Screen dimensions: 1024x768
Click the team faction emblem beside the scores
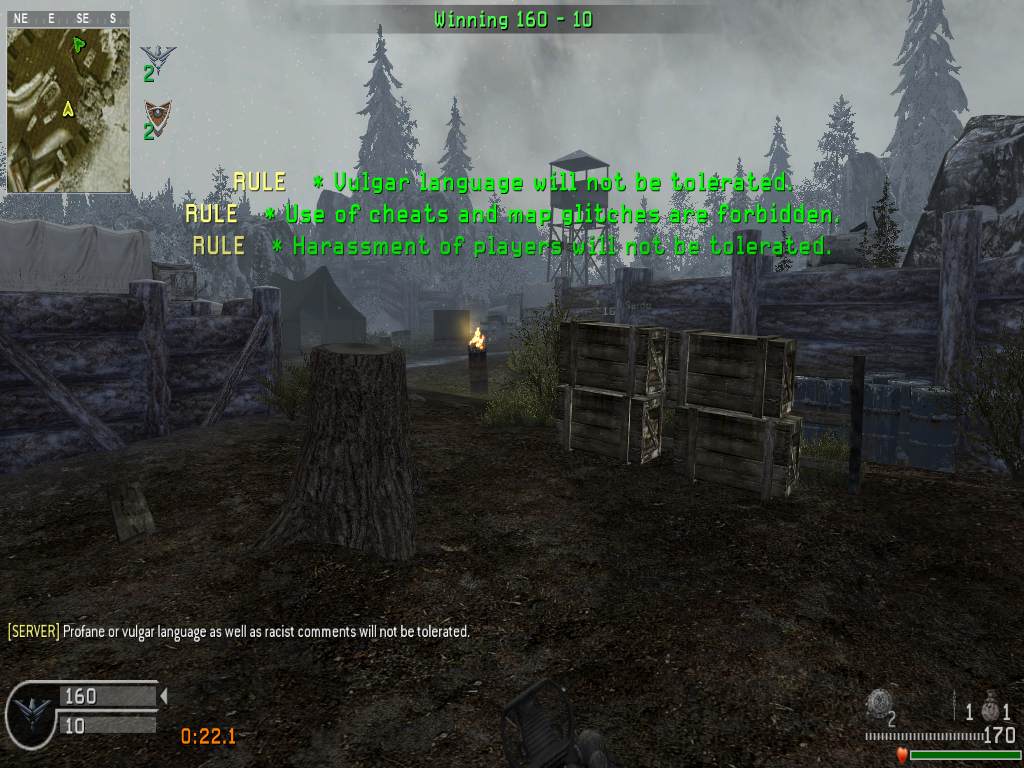click(x=31, y=713)
